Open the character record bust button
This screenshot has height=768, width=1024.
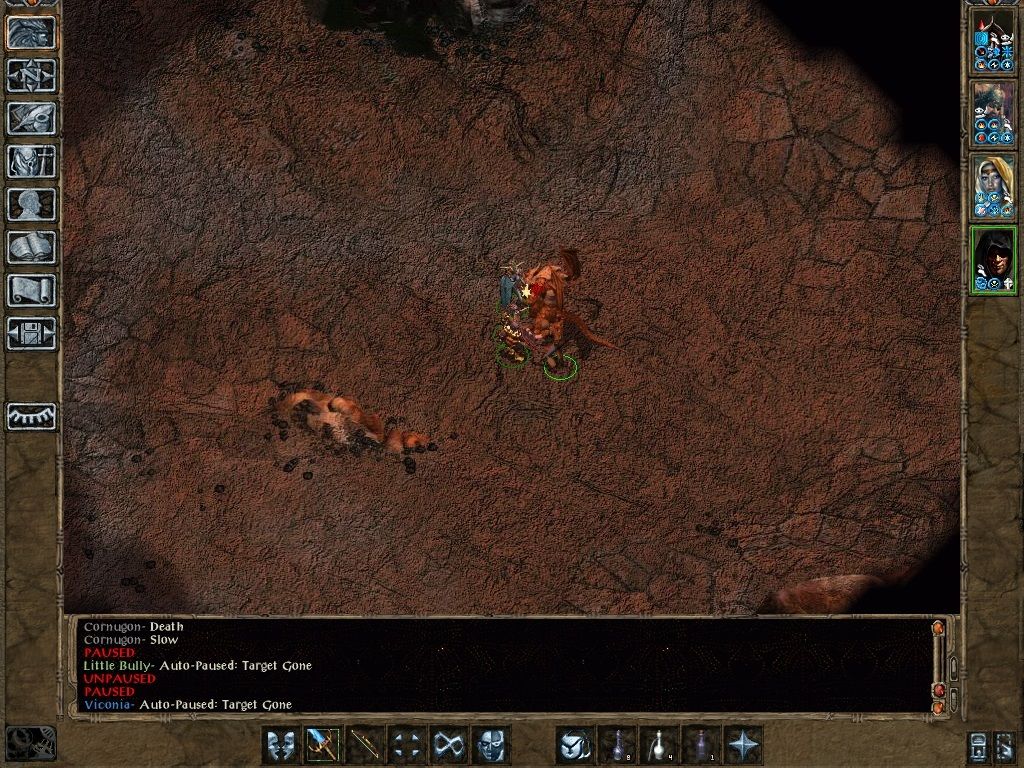pyautogui.click(x=31, y=204)
